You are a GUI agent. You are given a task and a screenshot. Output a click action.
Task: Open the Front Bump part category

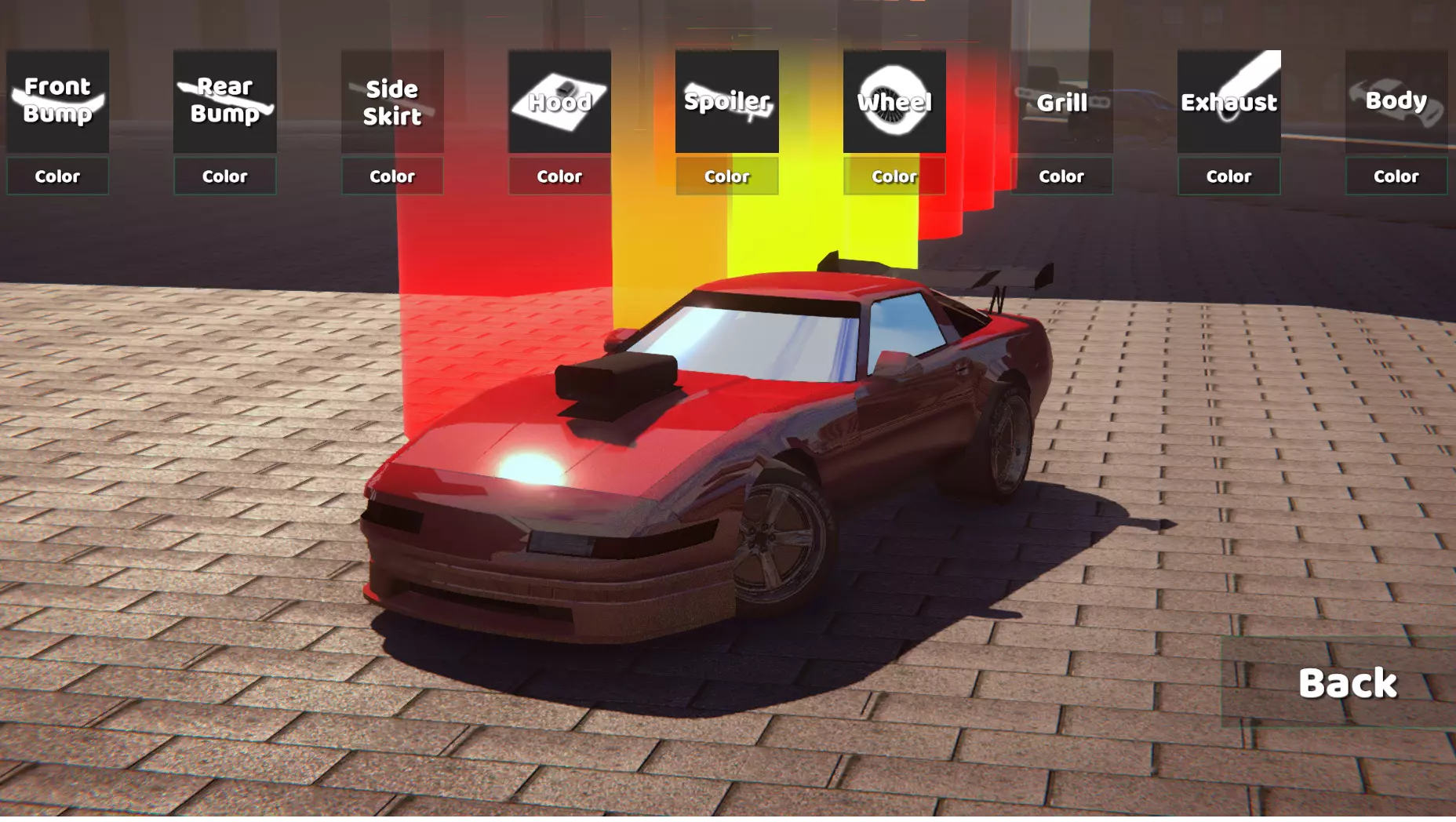pyautogui.click(x=57, y=101)
